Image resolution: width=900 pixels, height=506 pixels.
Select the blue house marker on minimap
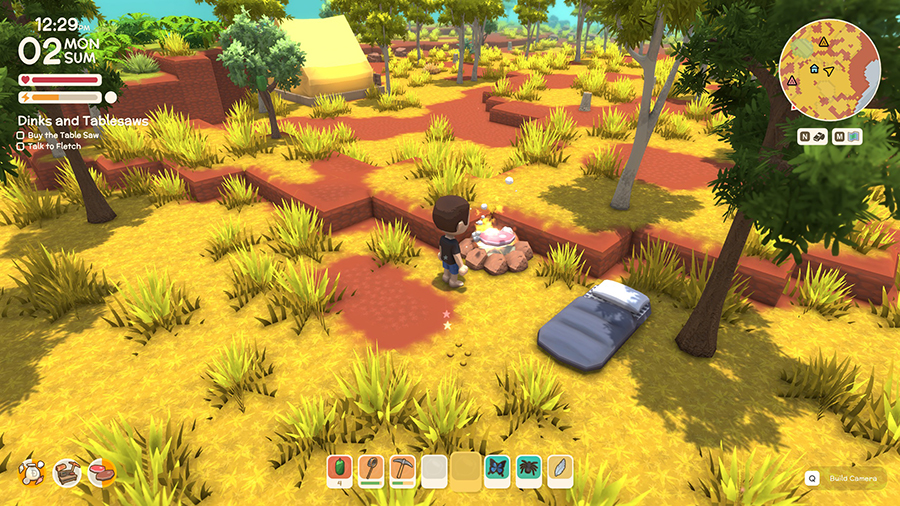coord(815,69)
